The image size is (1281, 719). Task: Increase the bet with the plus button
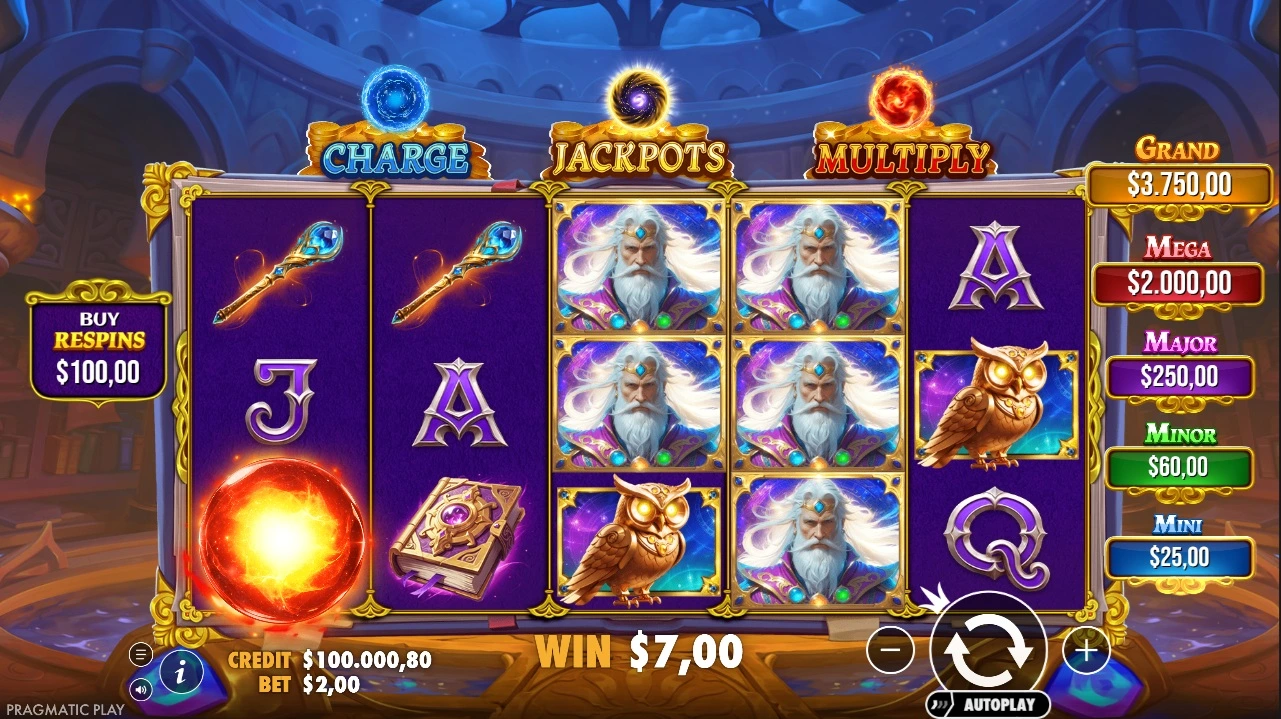1085,651
